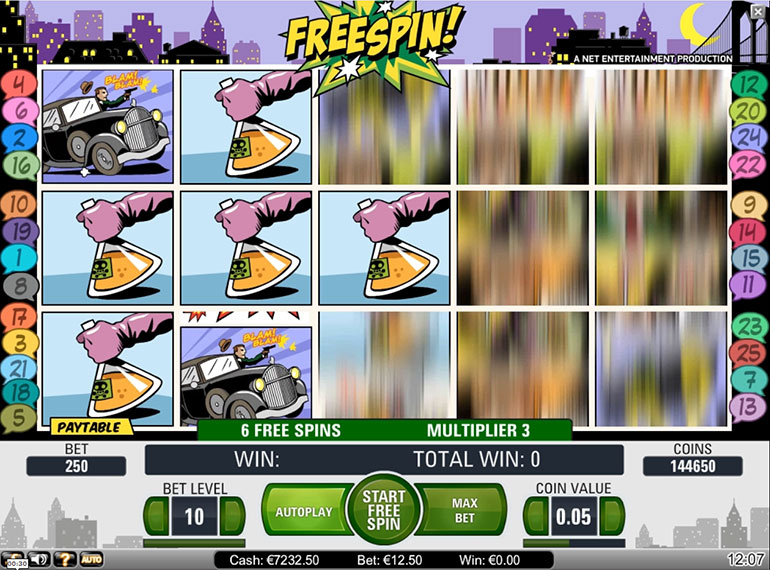Open help with the question mark icon

66,559
